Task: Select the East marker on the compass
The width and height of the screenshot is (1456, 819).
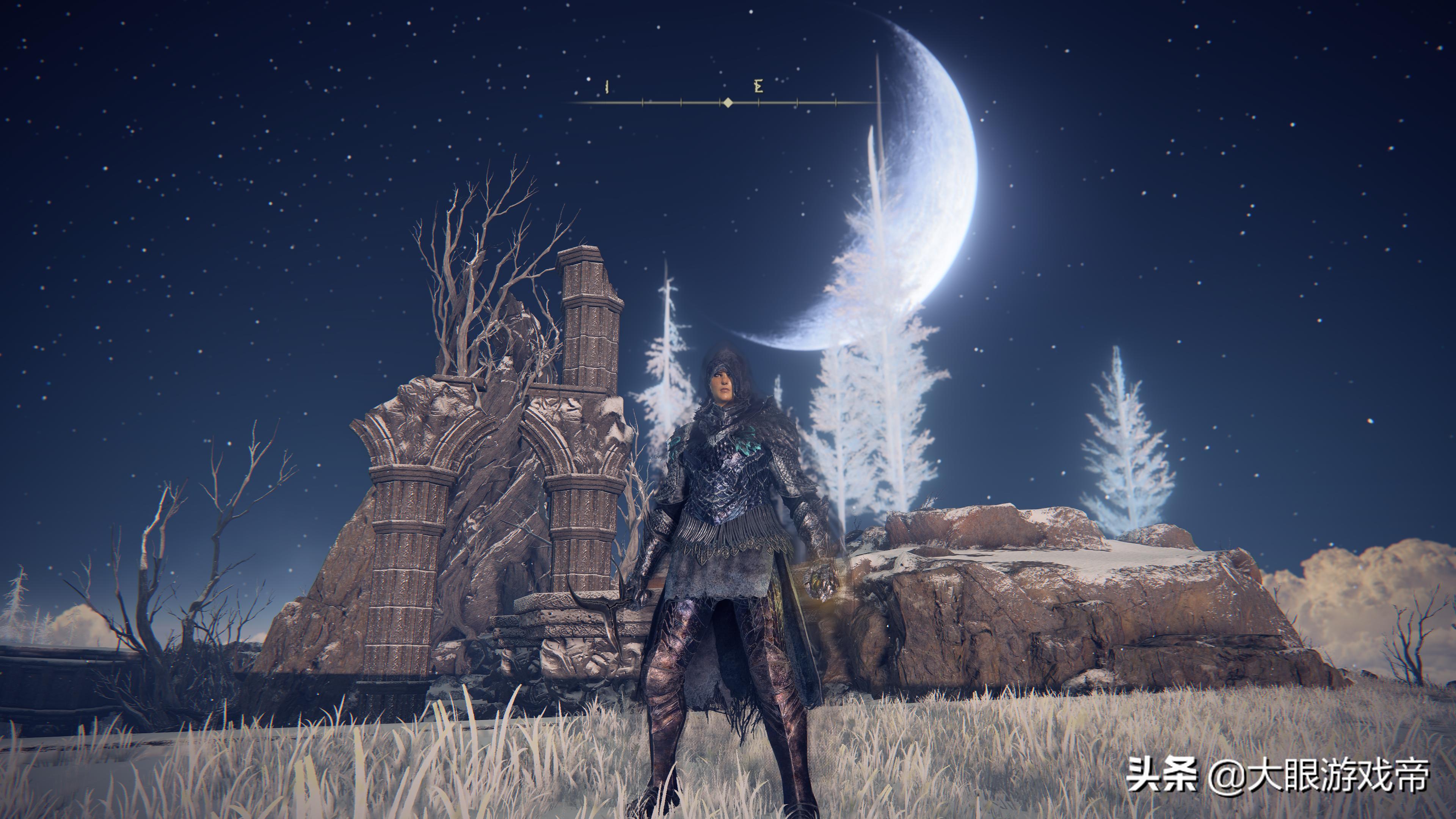Action: pos(758,86)
